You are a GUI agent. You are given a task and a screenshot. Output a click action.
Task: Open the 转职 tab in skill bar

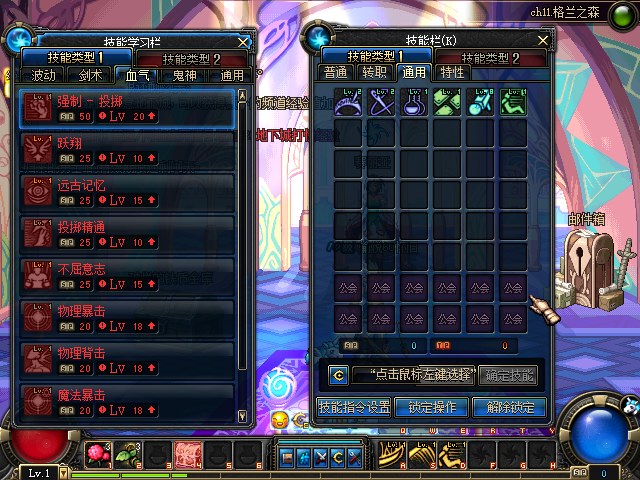(374, 72)
